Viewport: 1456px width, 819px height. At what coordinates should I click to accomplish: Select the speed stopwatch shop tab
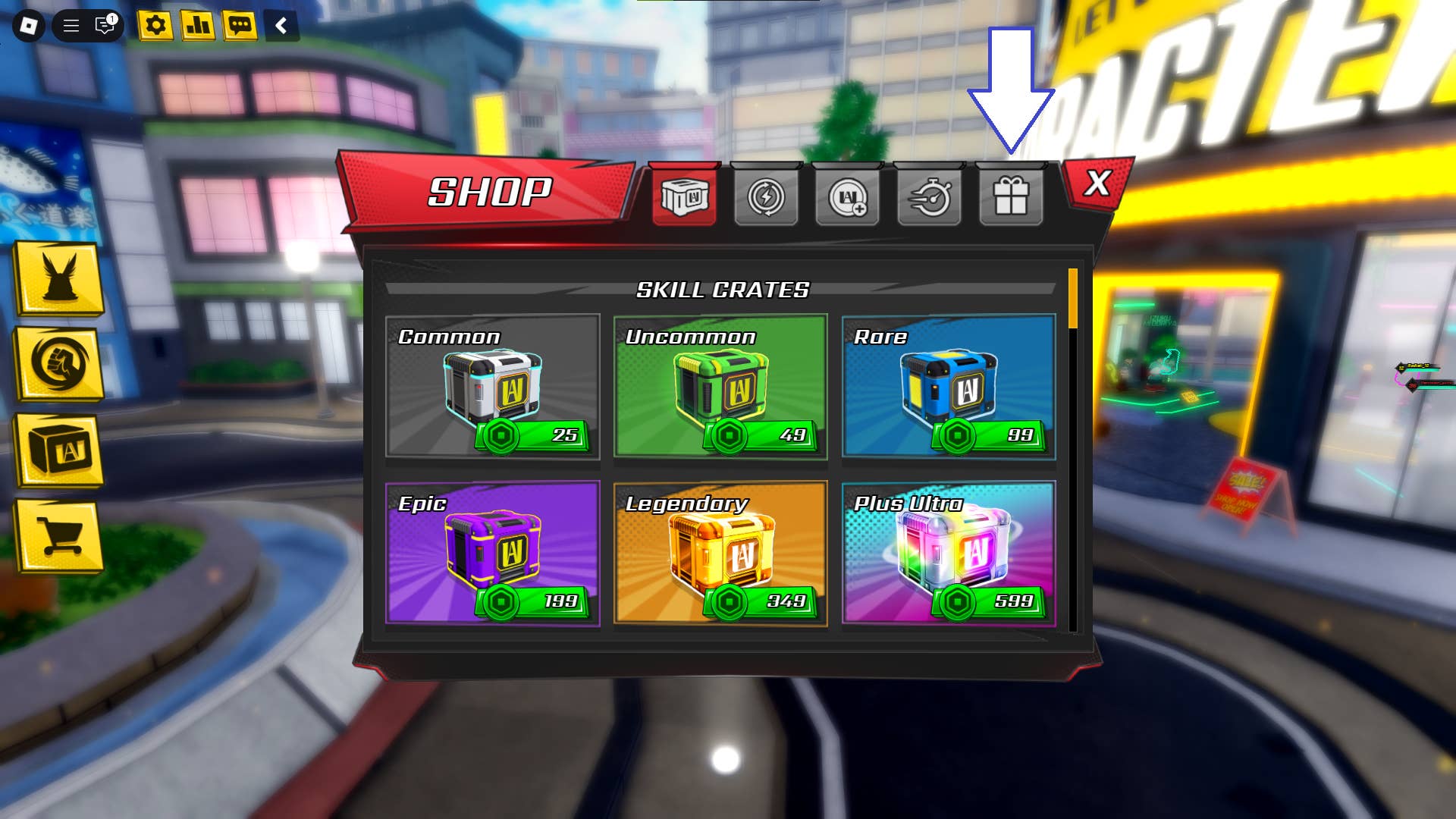930,199
